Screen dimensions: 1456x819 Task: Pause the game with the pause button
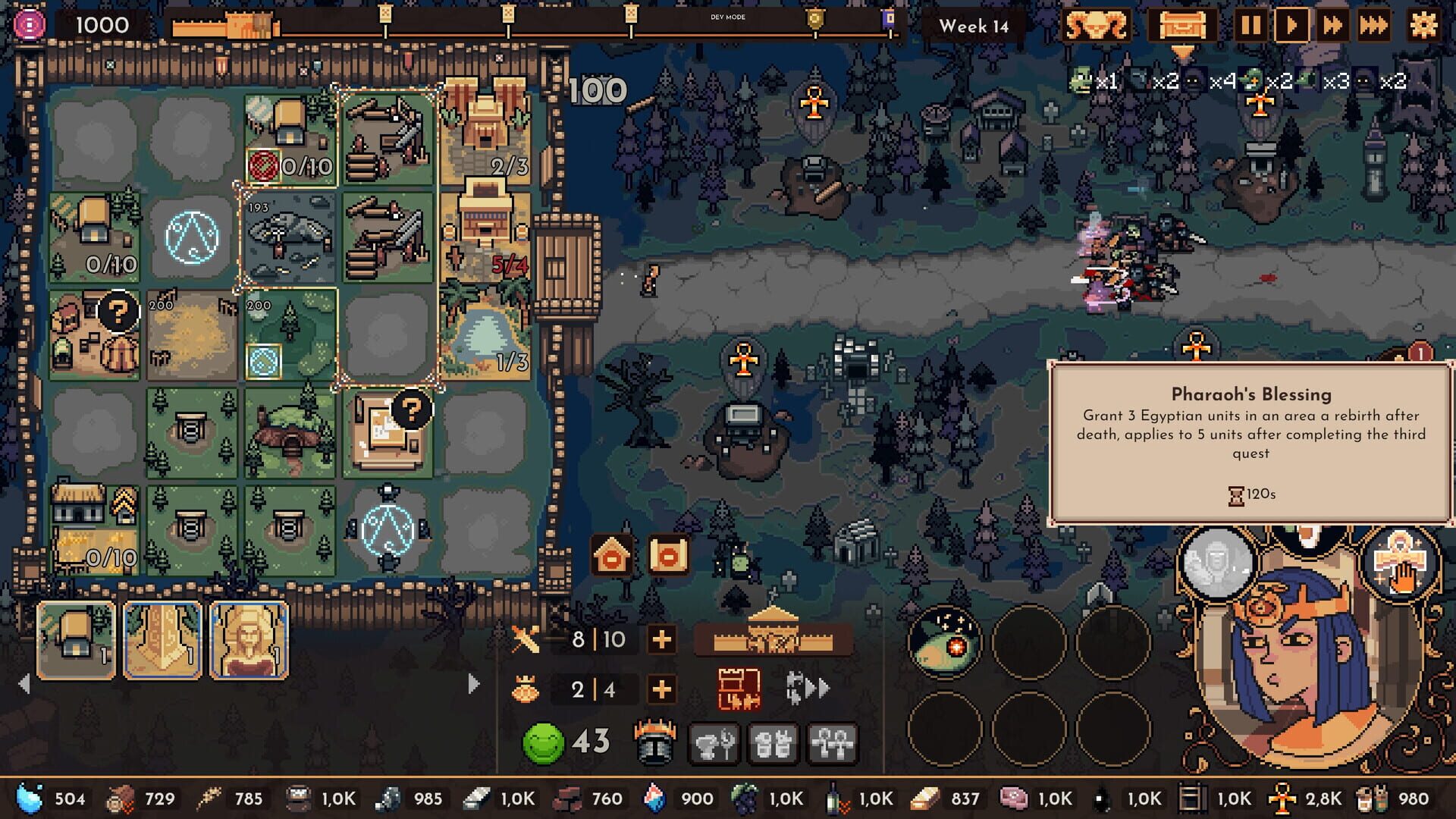tap(1252, 25)
